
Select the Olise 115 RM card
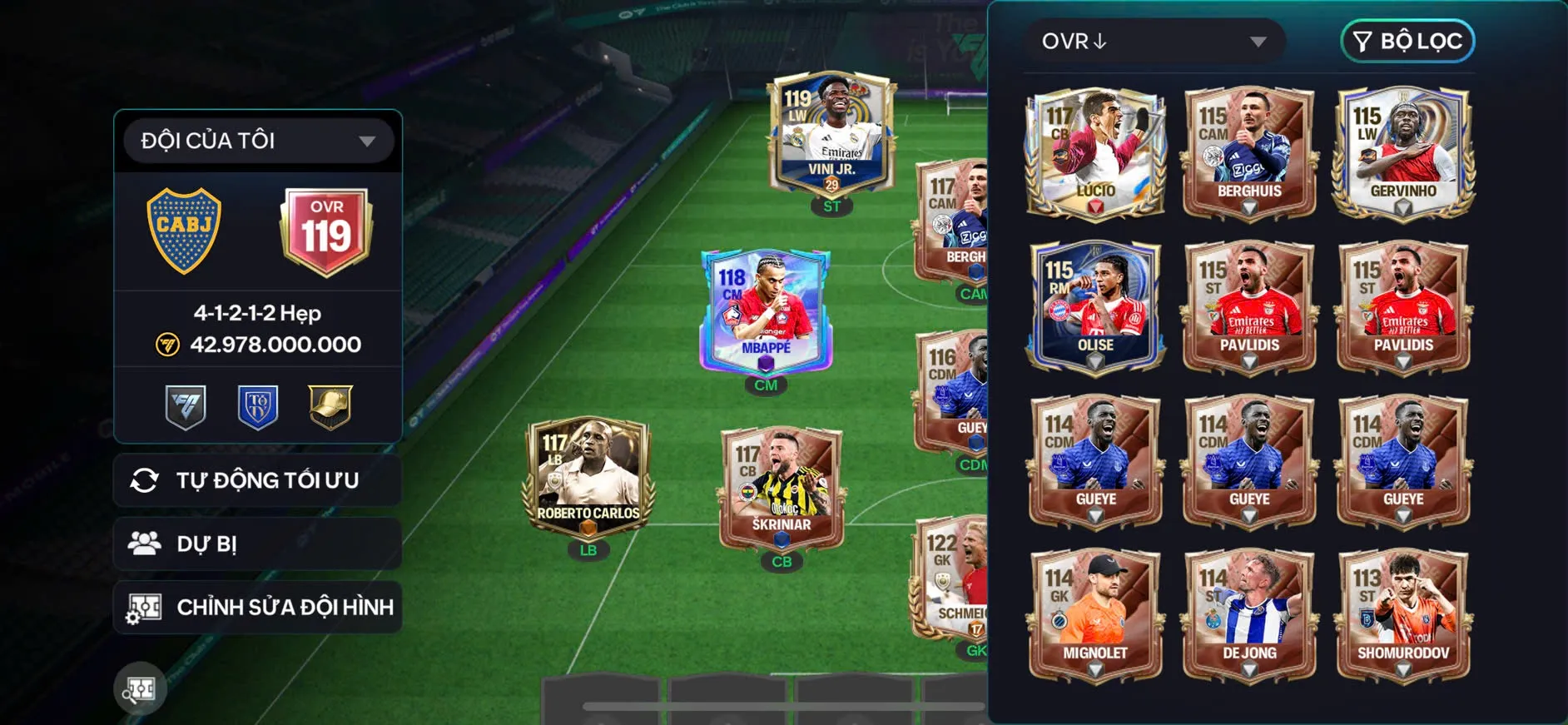tap(1095, 307)
